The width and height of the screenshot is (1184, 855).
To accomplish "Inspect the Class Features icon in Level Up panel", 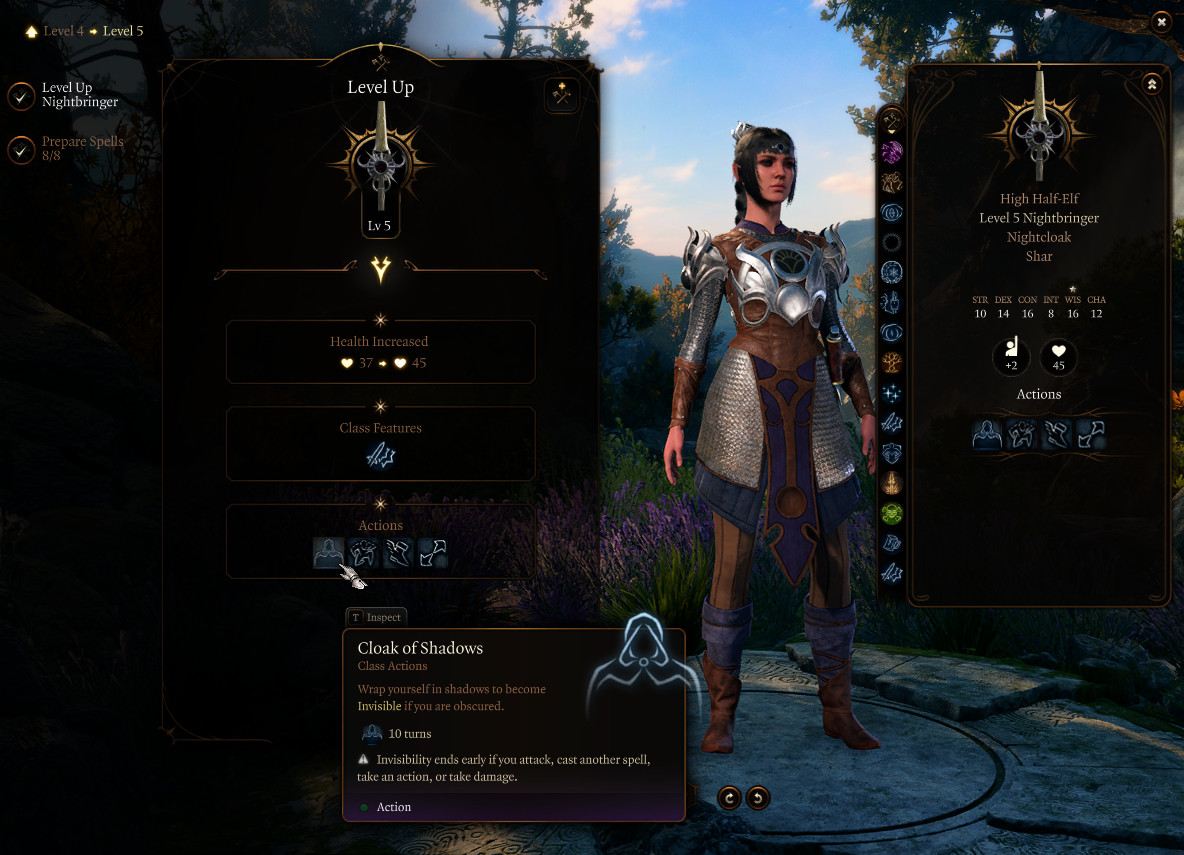I will point(381,456).
